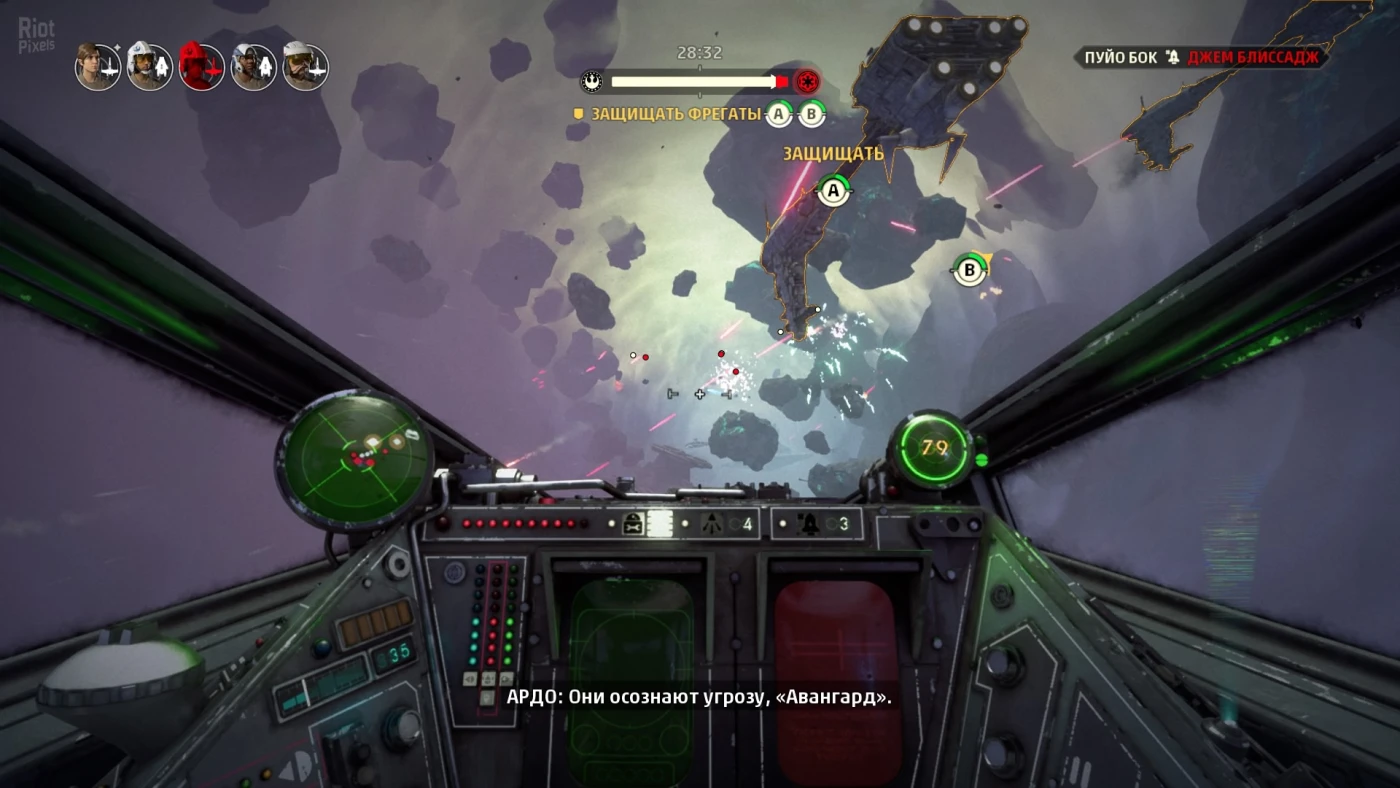
Task: Click the kill feed entry 'Джем Блиссадж'
Action: [1254, 58]
